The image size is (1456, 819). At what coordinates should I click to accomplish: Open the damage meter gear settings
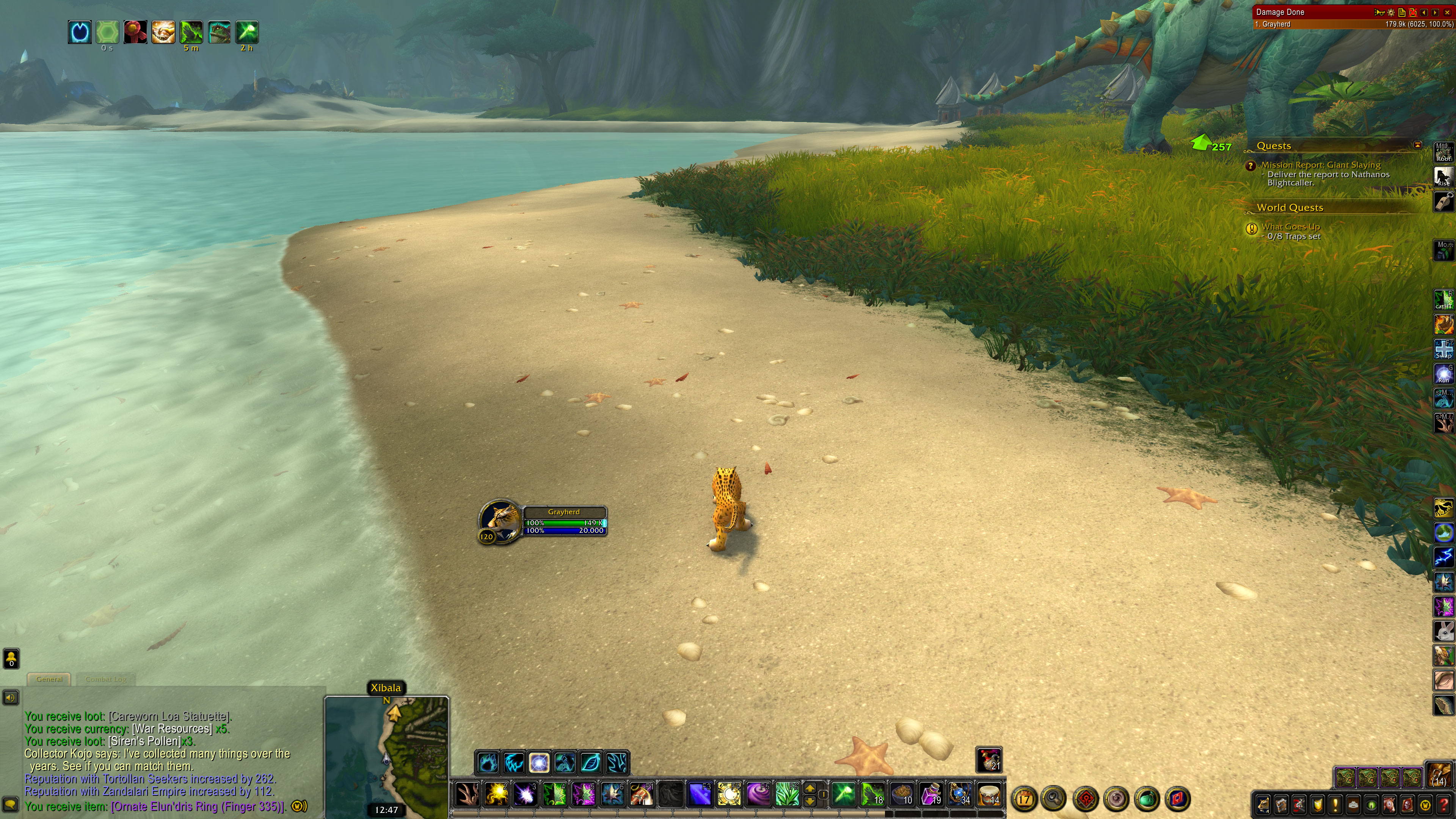click(1391, 12)
